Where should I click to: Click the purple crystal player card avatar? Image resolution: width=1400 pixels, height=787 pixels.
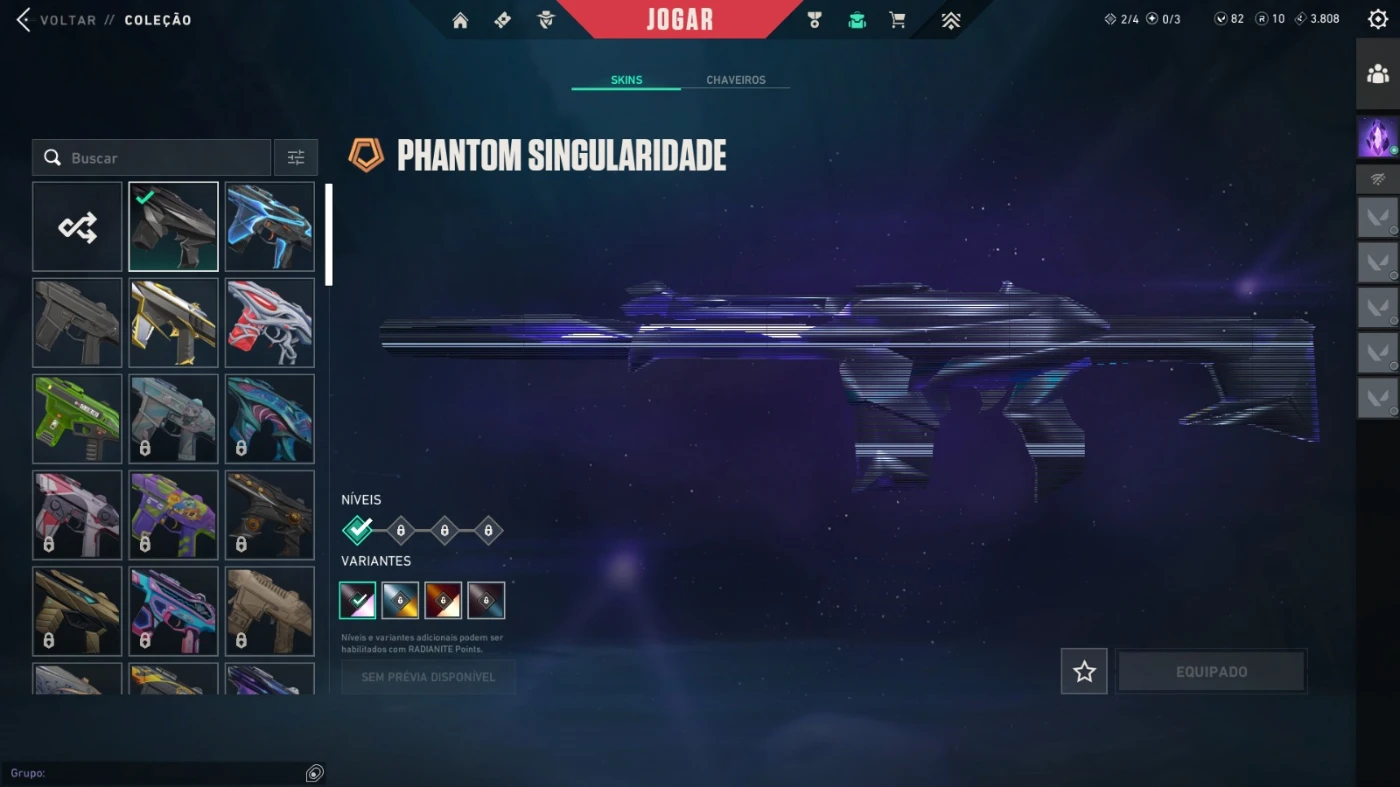tap(1378, 137)
